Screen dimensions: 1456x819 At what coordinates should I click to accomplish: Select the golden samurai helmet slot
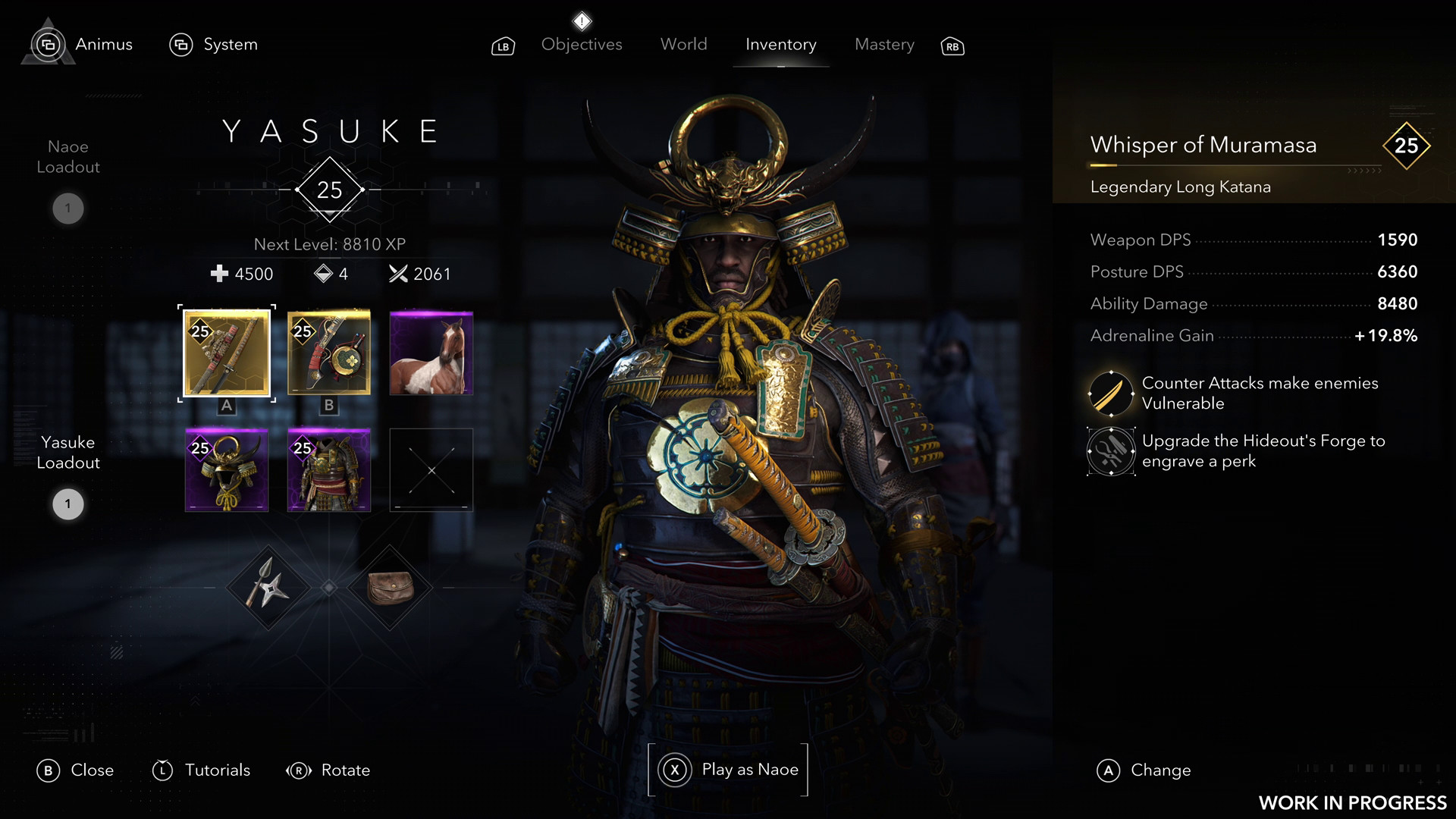coord(227,470)
